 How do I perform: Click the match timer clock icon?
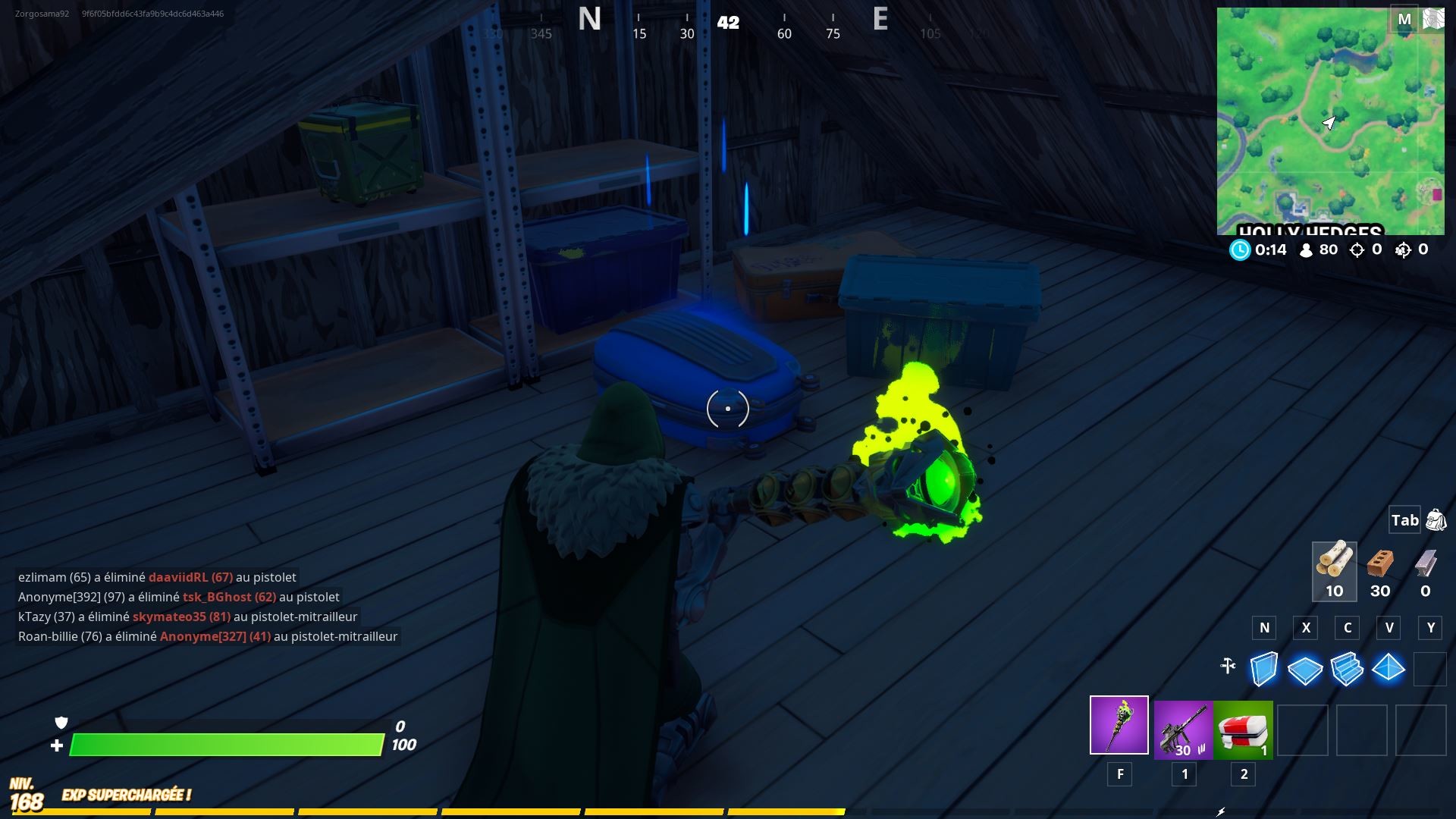click(x=1241, y=249)
